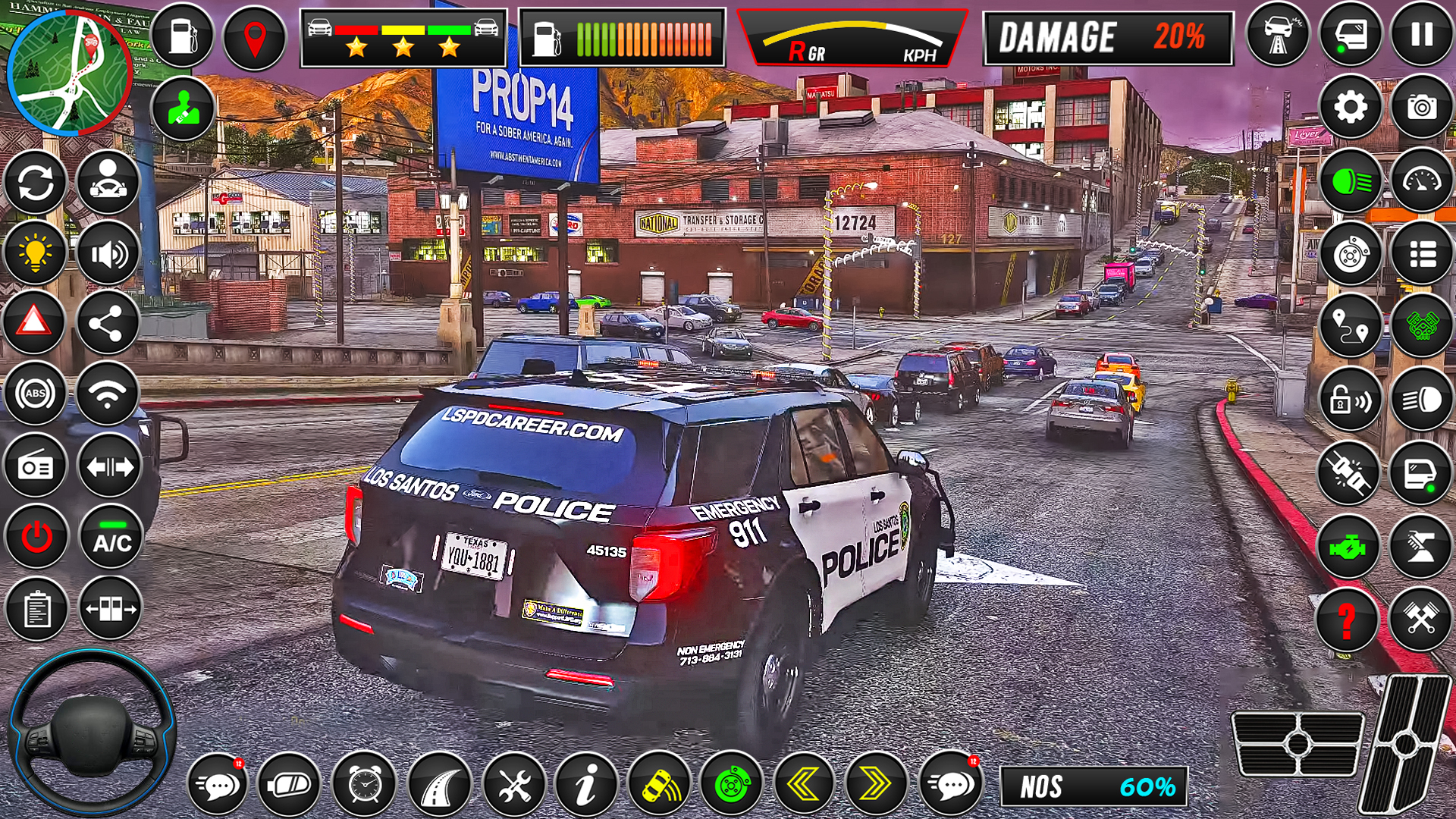Viewport: 1456px width, 819px height.
Task: Click the speaker horn button
Action: point(108,253)
